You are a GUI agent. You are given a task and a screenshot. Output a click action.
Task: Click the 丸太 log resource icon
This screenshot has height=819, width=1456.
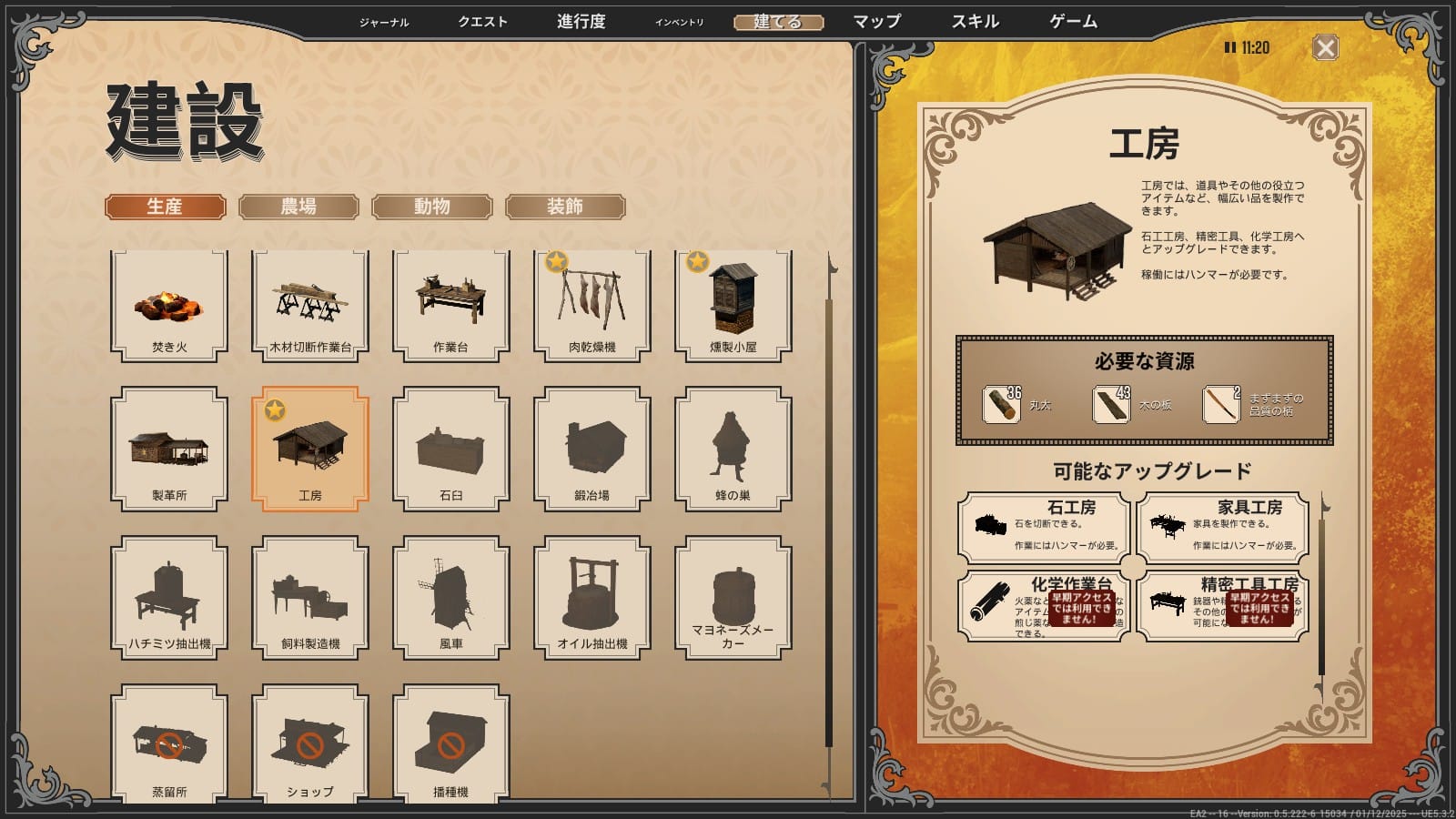pyautogui.click(x=1001, y=405)
